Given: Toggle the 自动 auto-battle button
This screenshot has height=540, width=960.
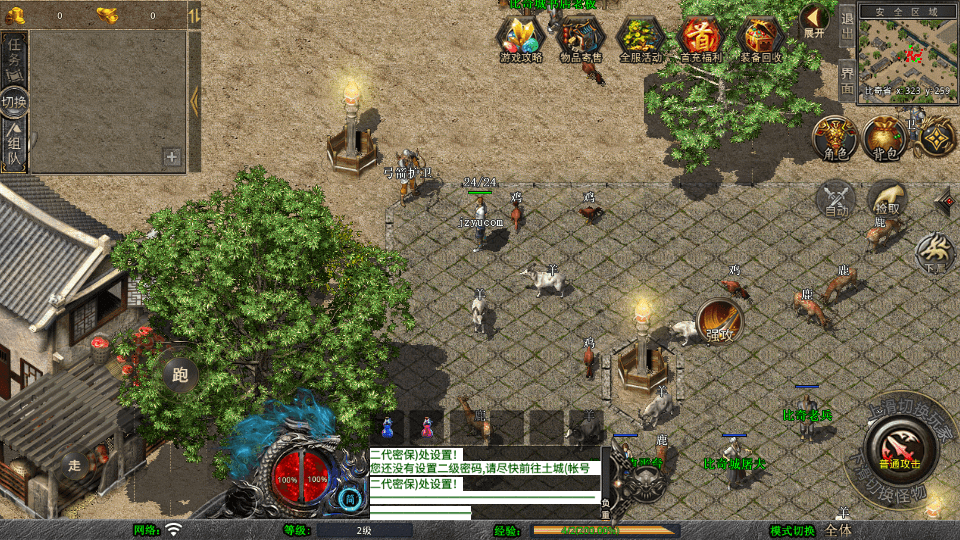Looking at the screenshot, I should click(x=836, y=199).
